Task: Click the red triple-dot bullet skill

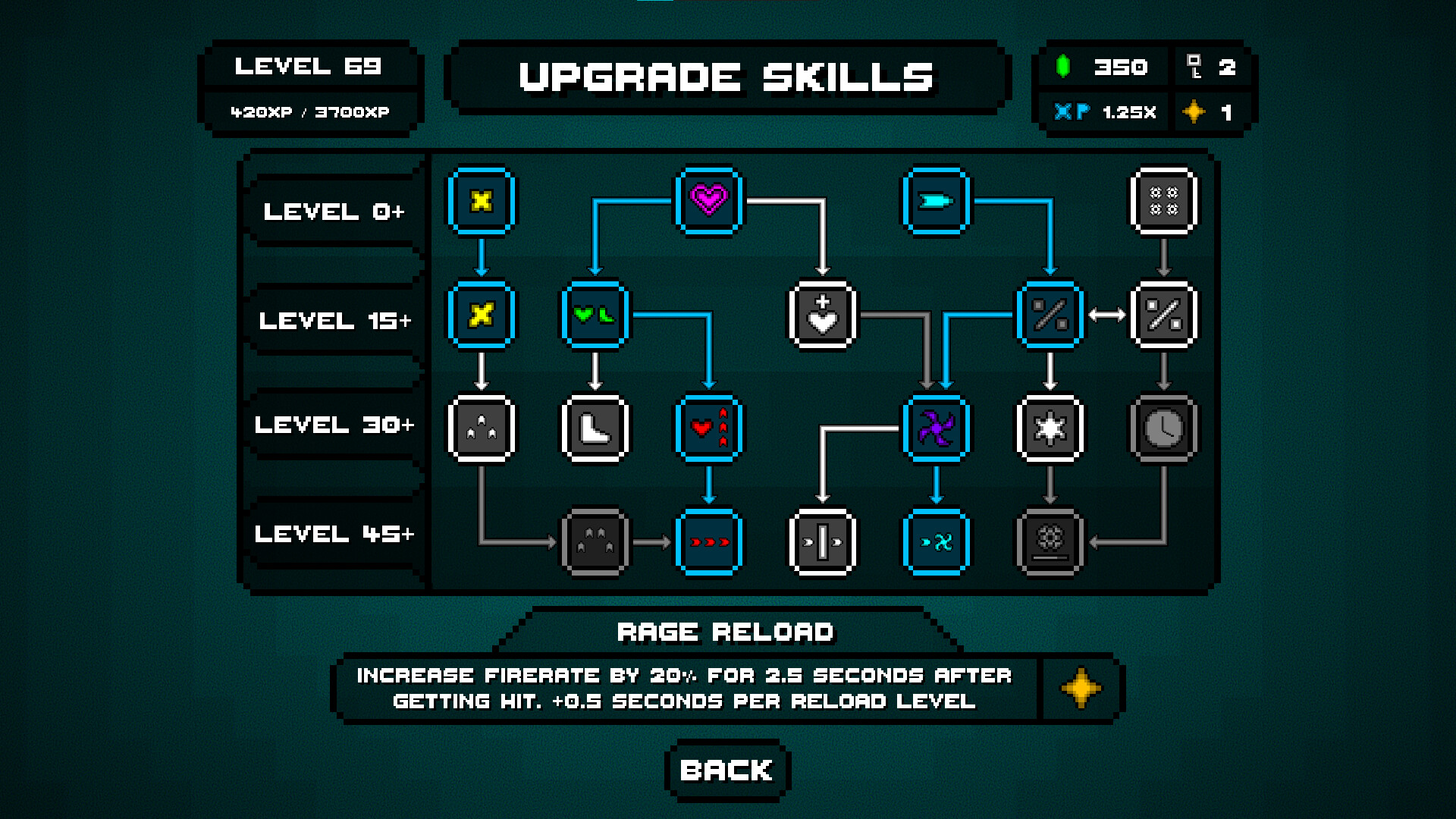Action: pyautogui.click(x=709, y=543)
